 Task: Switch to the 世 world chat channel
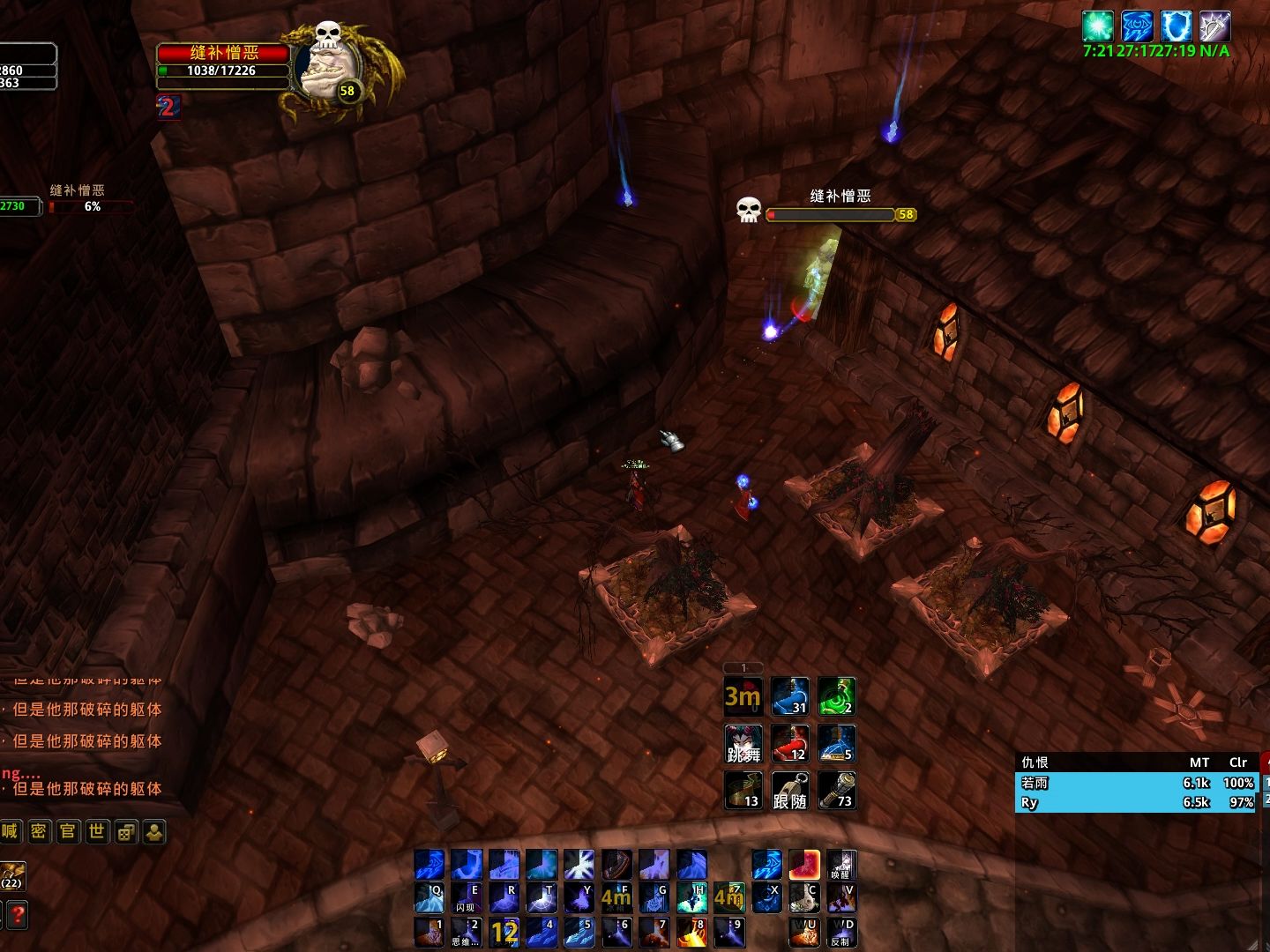[x=97, y=831]
